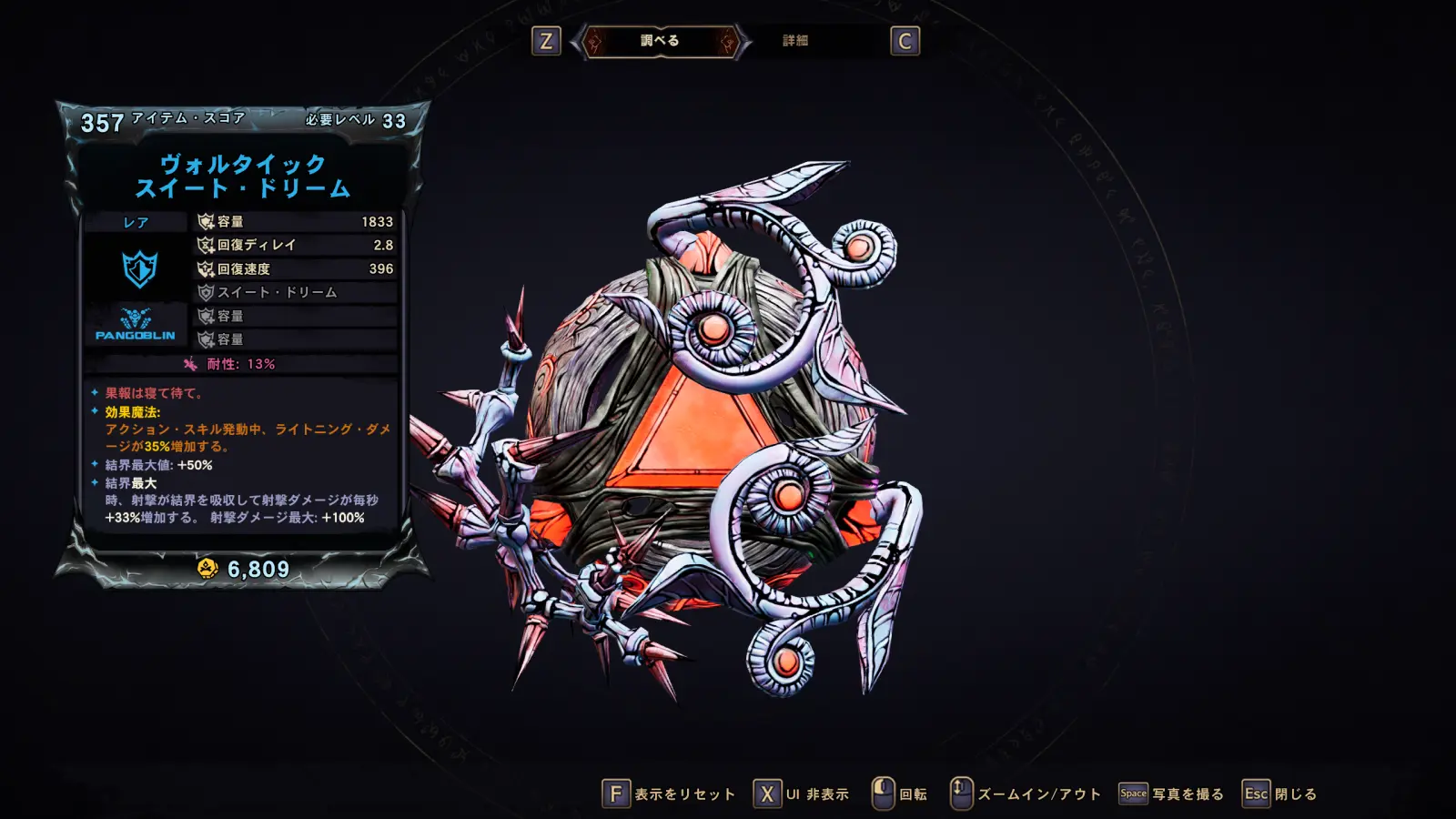Close the inspect screen with 閉じる
Screen dimensions: 1456x819
click(x=1280, y=794)
